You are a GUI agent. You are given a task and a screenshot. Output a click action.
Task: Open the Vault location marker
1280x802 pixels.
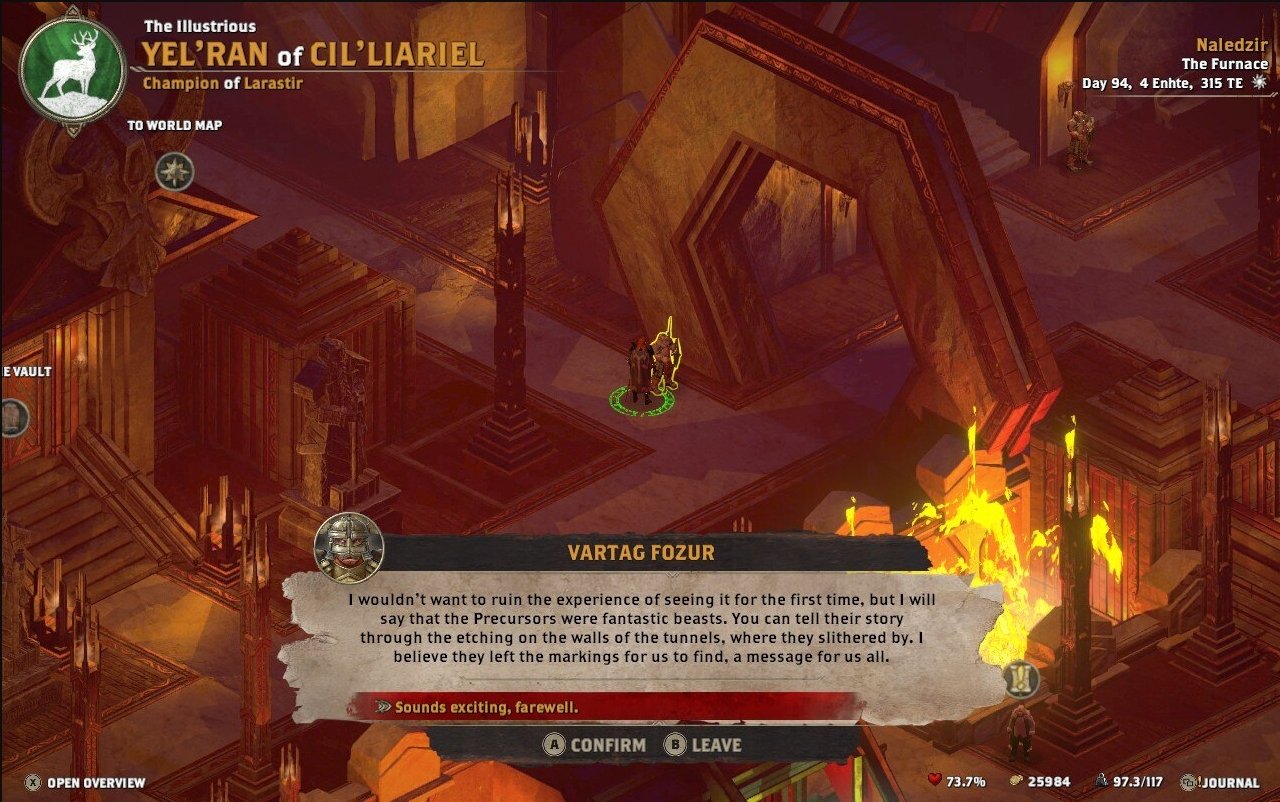tap(12, 416)
